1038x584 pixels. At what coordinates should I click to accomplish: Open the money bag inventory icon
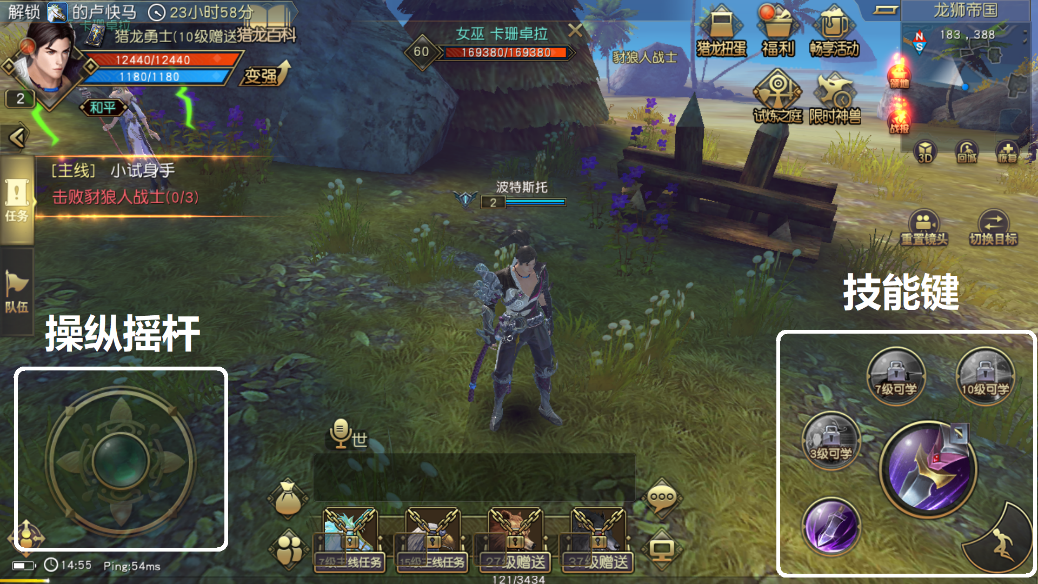[289, 498]
